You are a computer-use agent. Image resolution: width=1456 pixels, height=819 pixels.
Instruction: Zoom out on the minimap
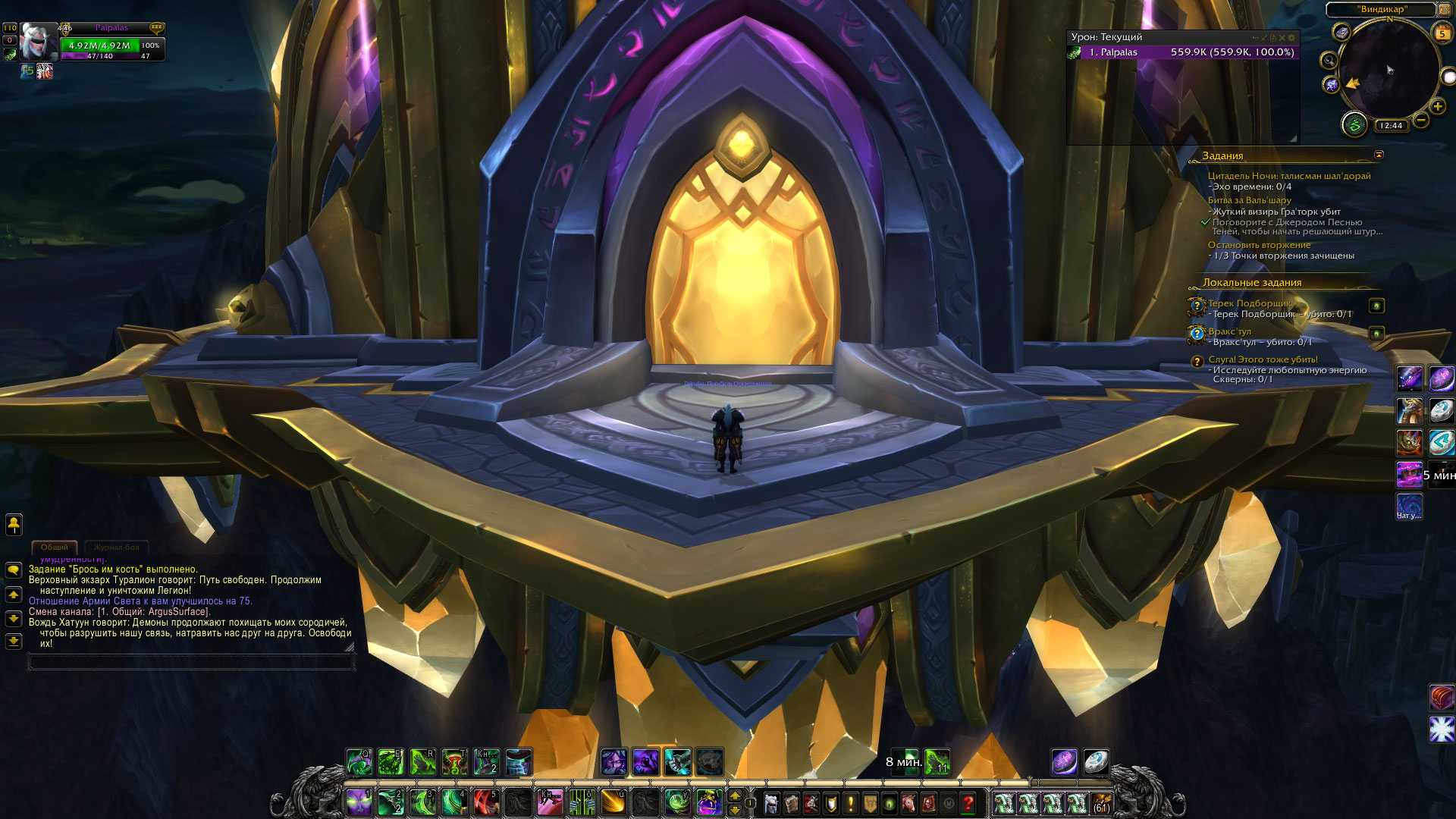[x=1421, y=120]
